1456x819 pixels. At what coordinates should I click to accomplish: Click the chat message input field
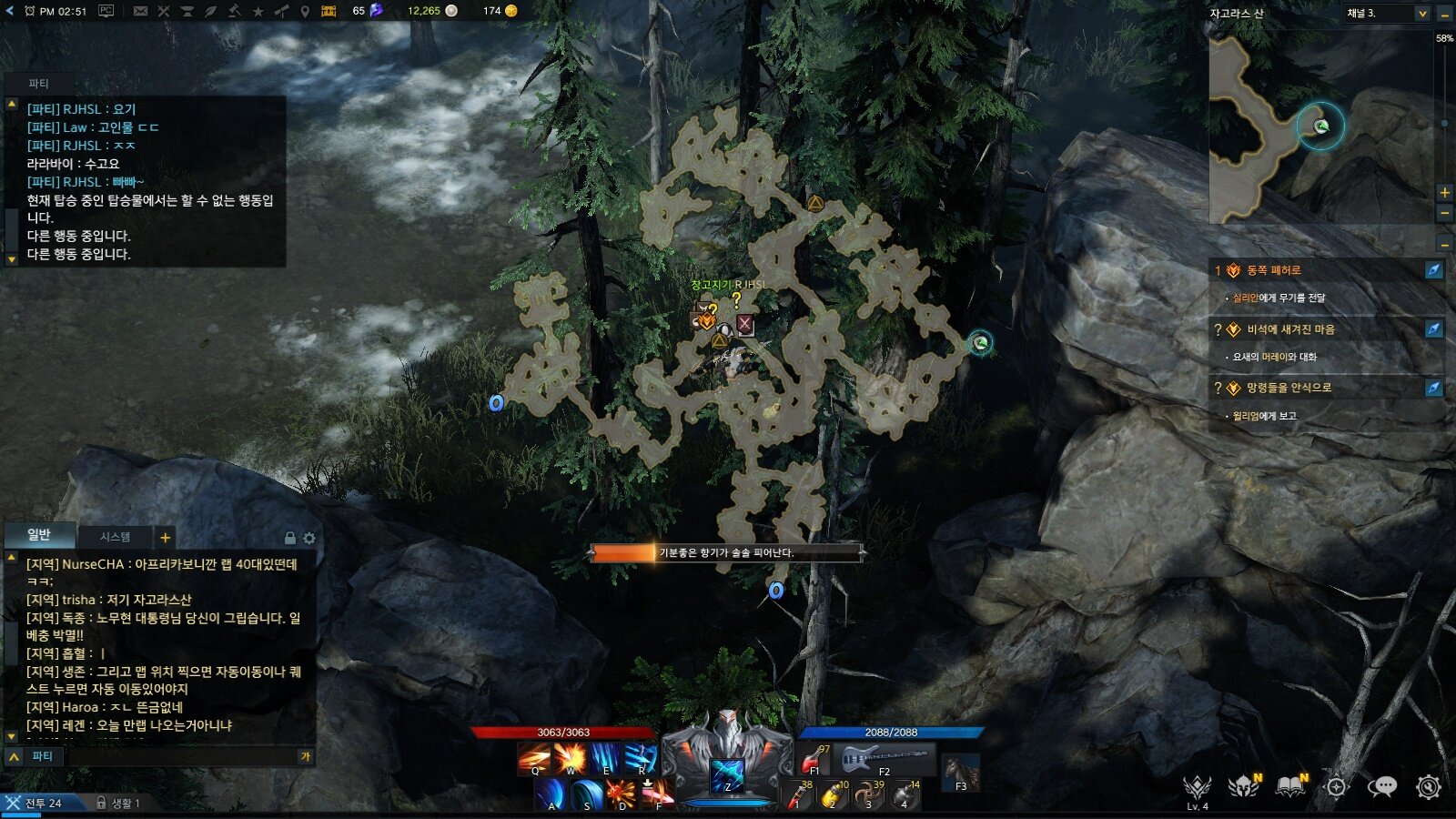click(182, 756)
